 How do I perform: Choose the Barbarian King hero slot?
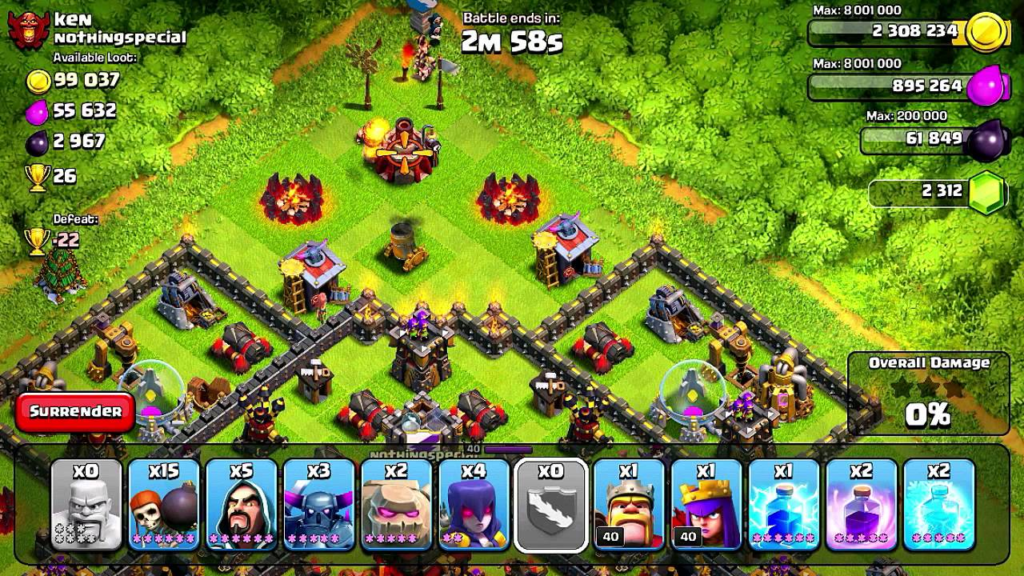tap(629, 505)
